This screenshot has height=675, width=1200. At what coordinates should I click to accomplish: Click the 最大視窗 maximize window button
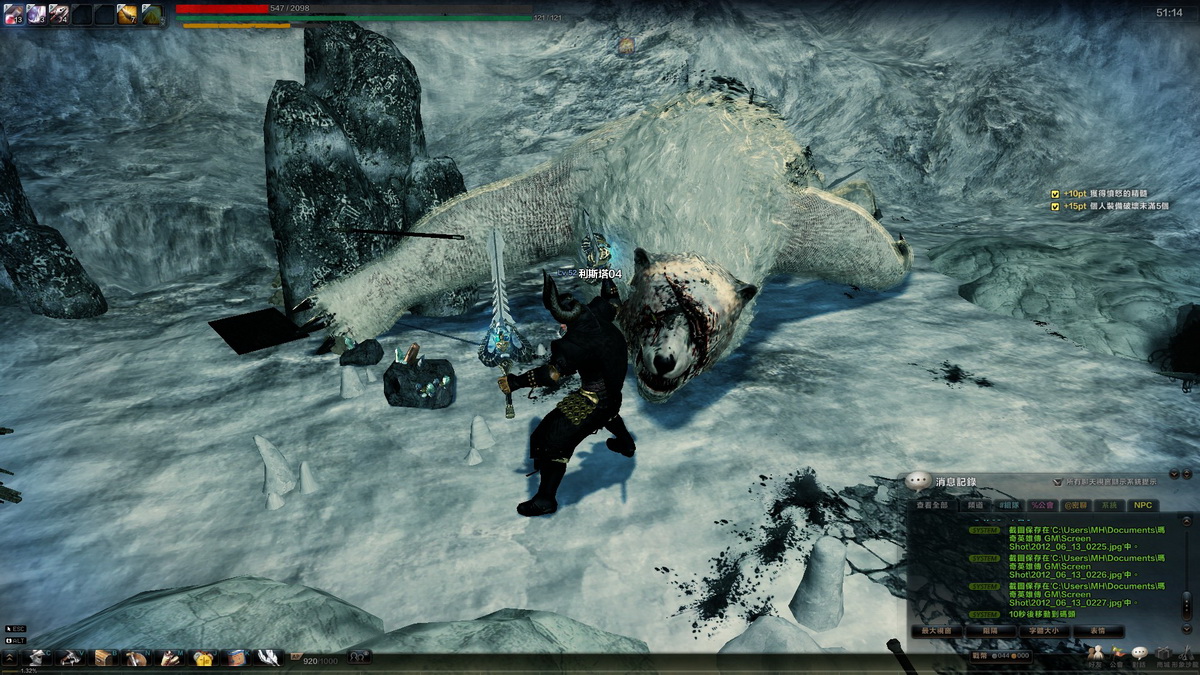coord(936,632)
